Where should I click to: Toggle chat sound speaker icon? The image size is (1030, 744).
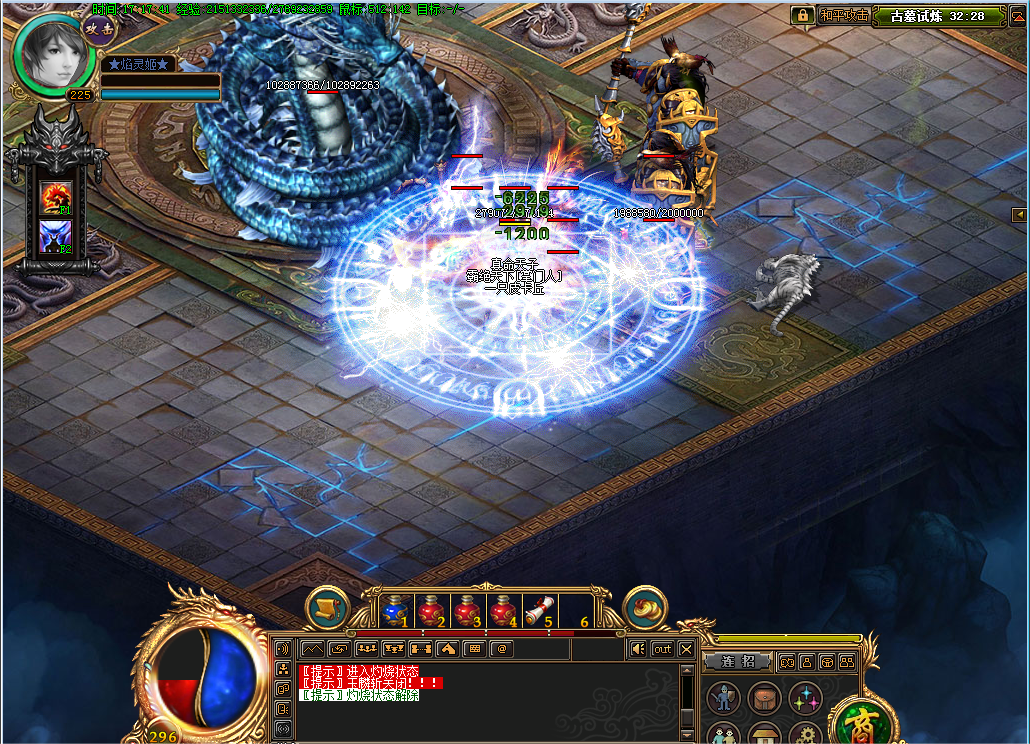point(637,649)
